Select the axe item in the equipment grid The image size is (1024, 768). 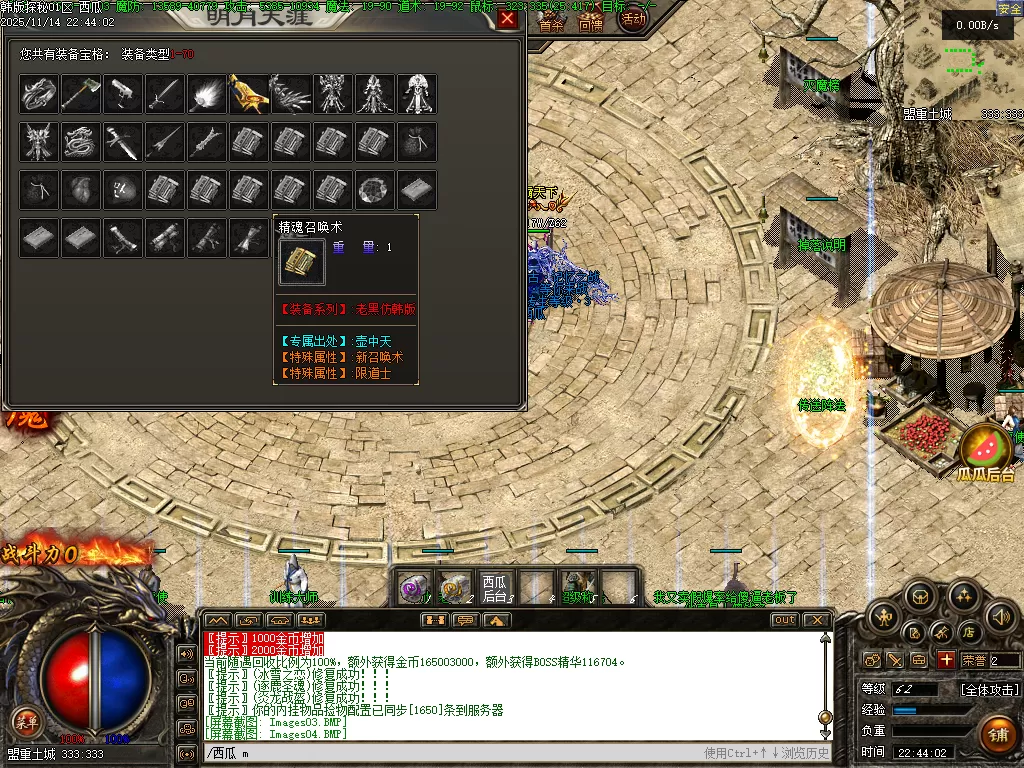click(80, 94)
